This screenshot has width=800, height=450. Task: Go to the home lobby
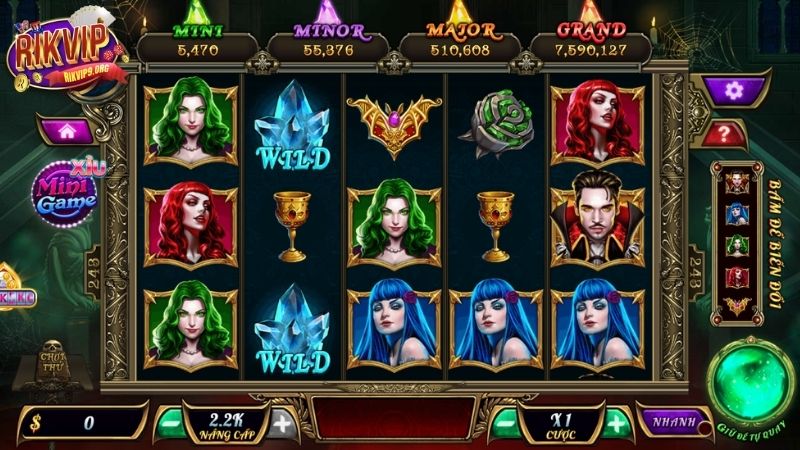click(x=69, y=130)
